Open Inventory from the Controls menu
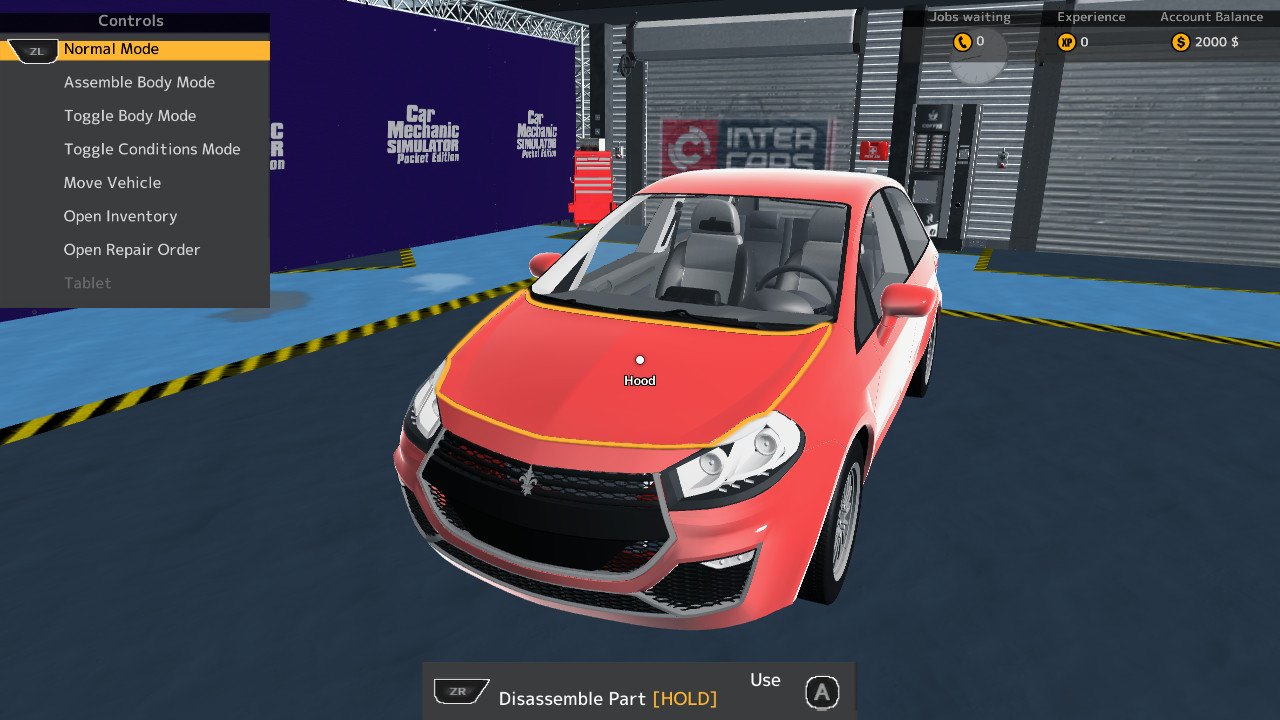Viewport: 1280px width, 720px height. (120, 216)
